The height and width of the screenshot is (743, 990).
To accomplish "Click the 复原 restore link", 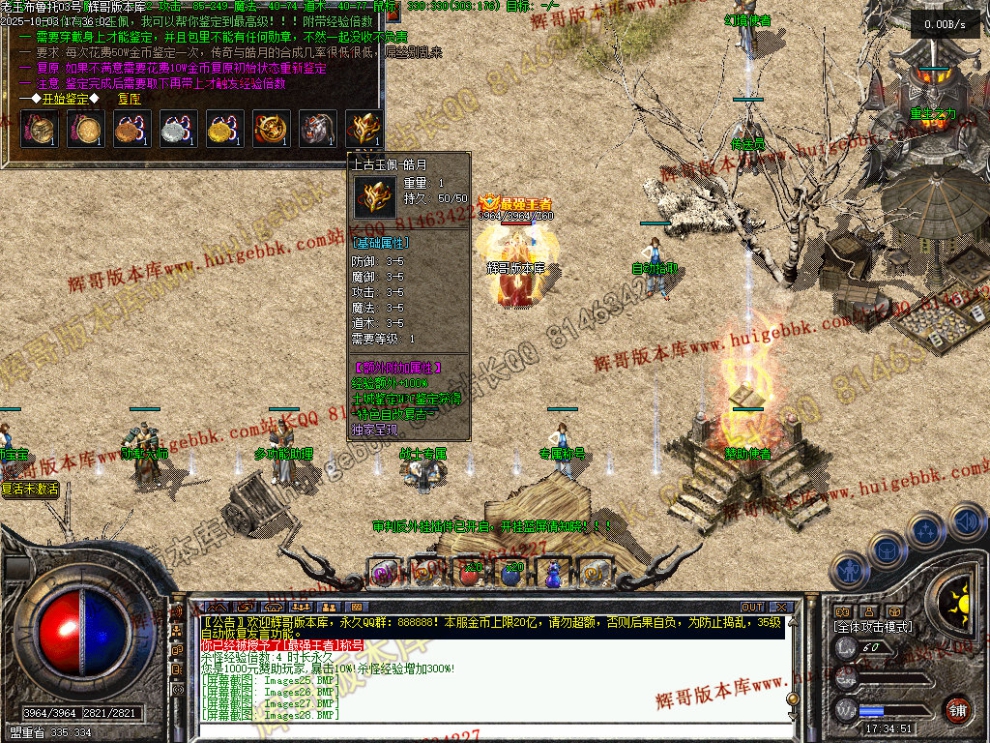I will point(129,99).
